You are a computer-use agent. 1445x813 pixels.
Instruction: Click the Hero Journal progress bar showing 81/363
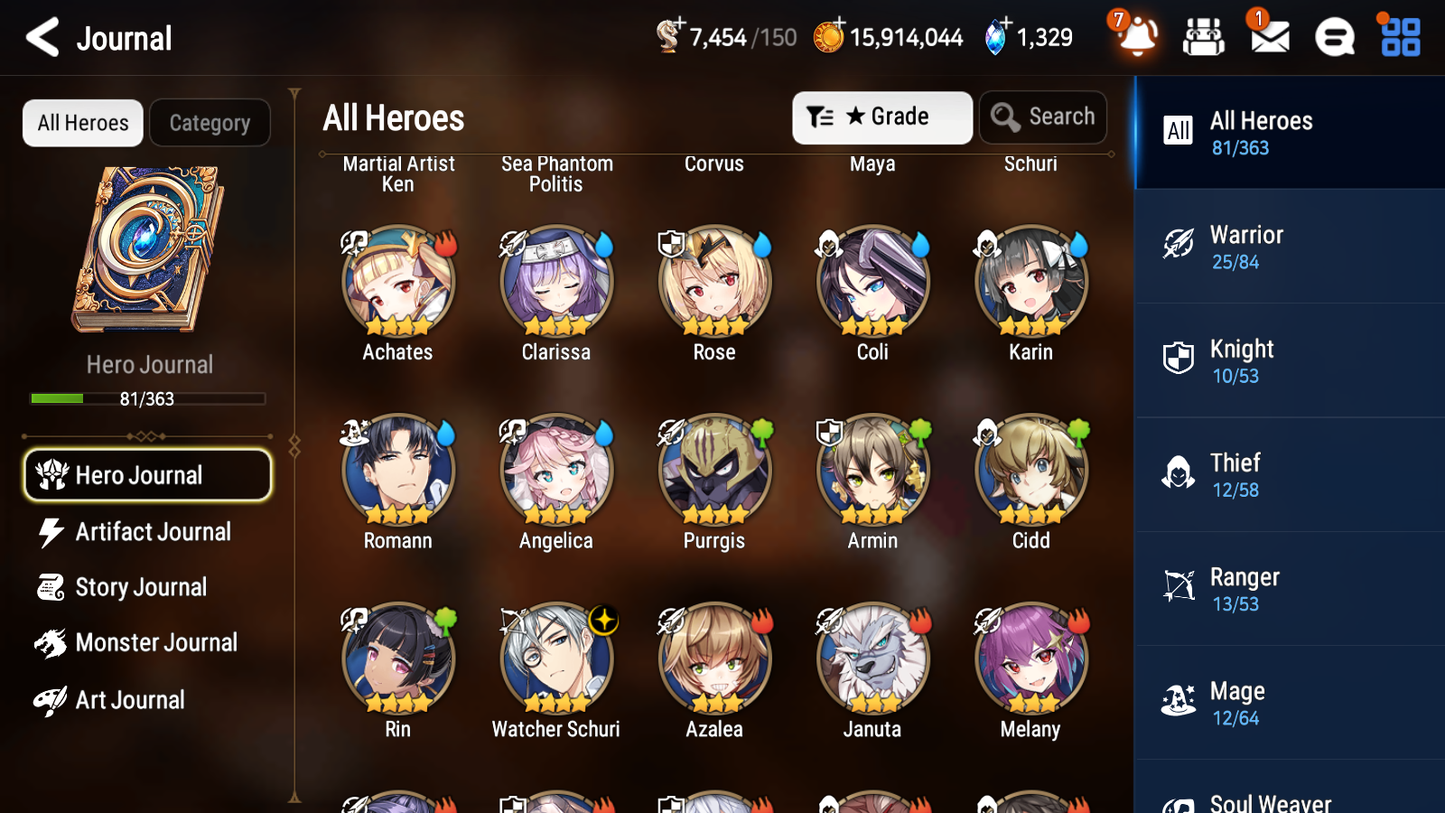(149, 398)
